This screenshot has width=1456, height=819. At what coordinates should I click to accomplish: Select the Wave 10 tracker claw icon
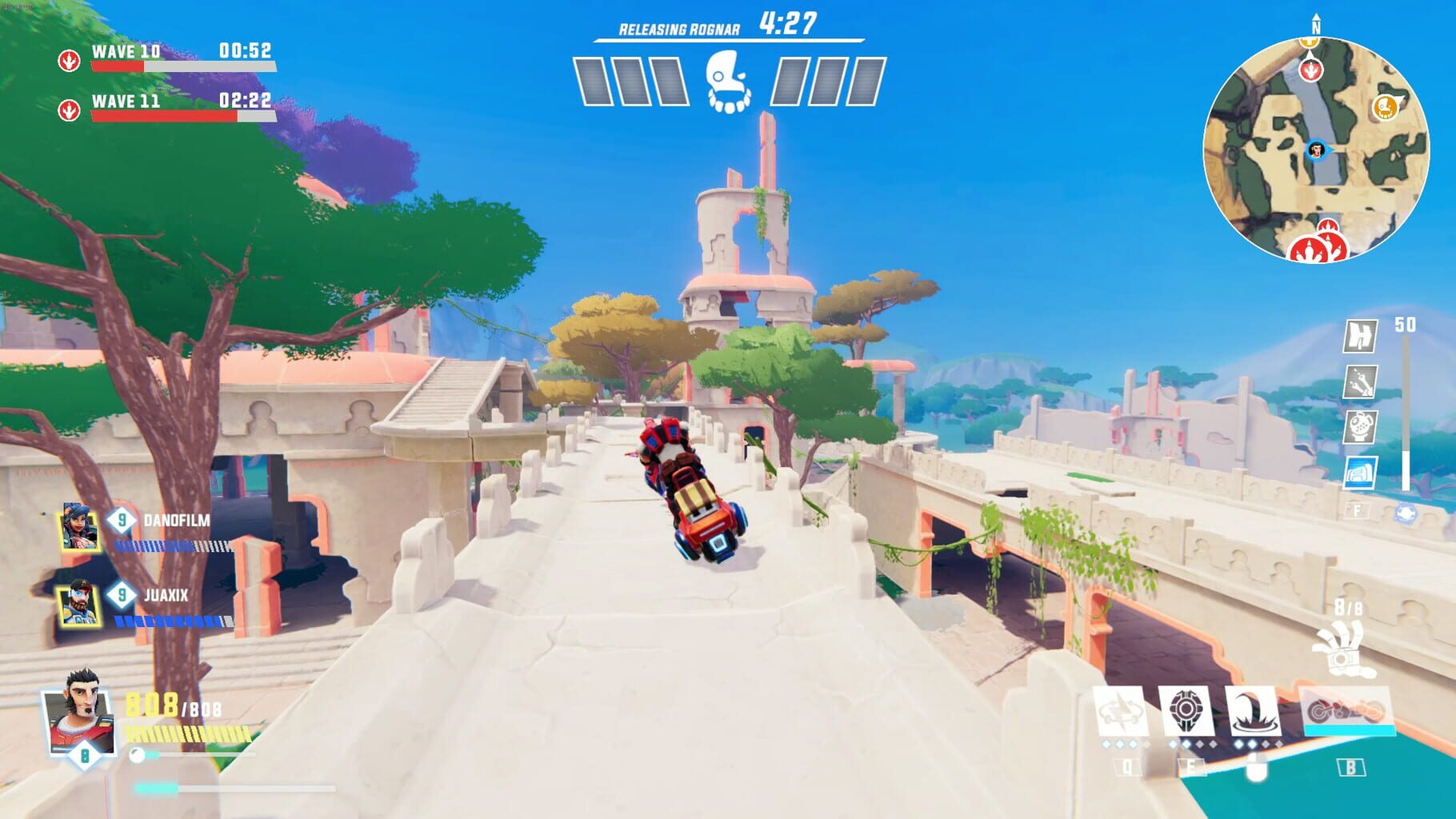click(x=70, y=60)
